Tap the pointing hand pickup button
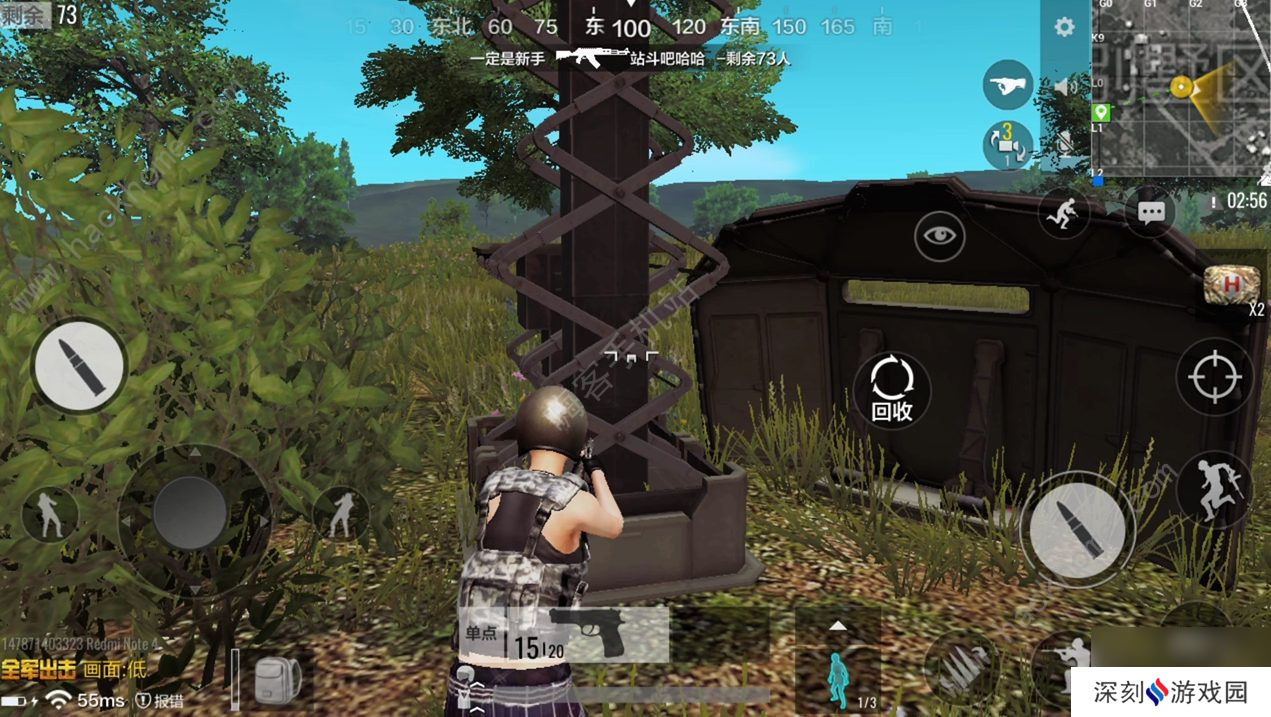 click(x=1007, y=85)
